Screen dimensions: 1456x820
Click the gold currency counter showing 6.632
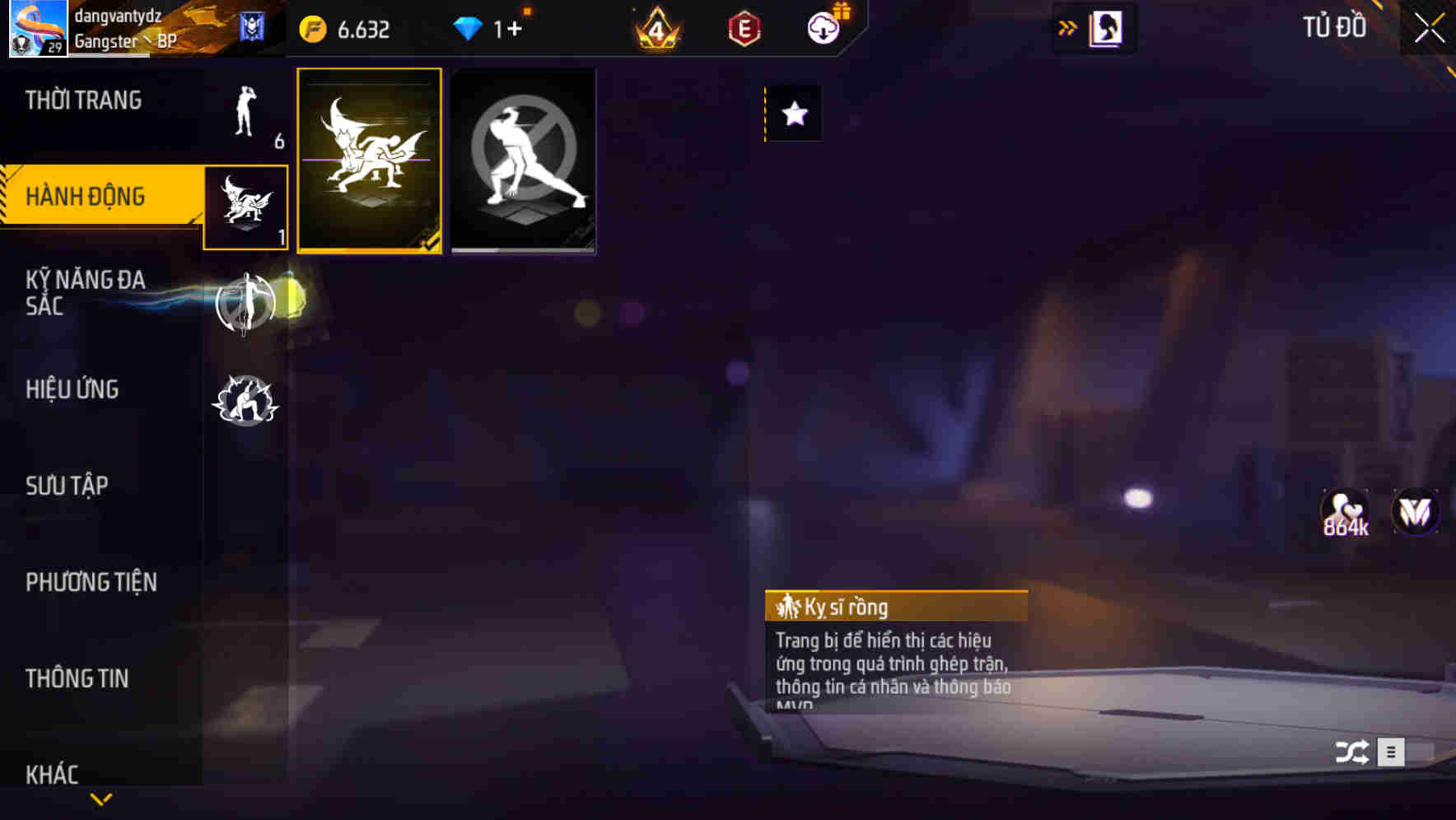tap(346, 27)
